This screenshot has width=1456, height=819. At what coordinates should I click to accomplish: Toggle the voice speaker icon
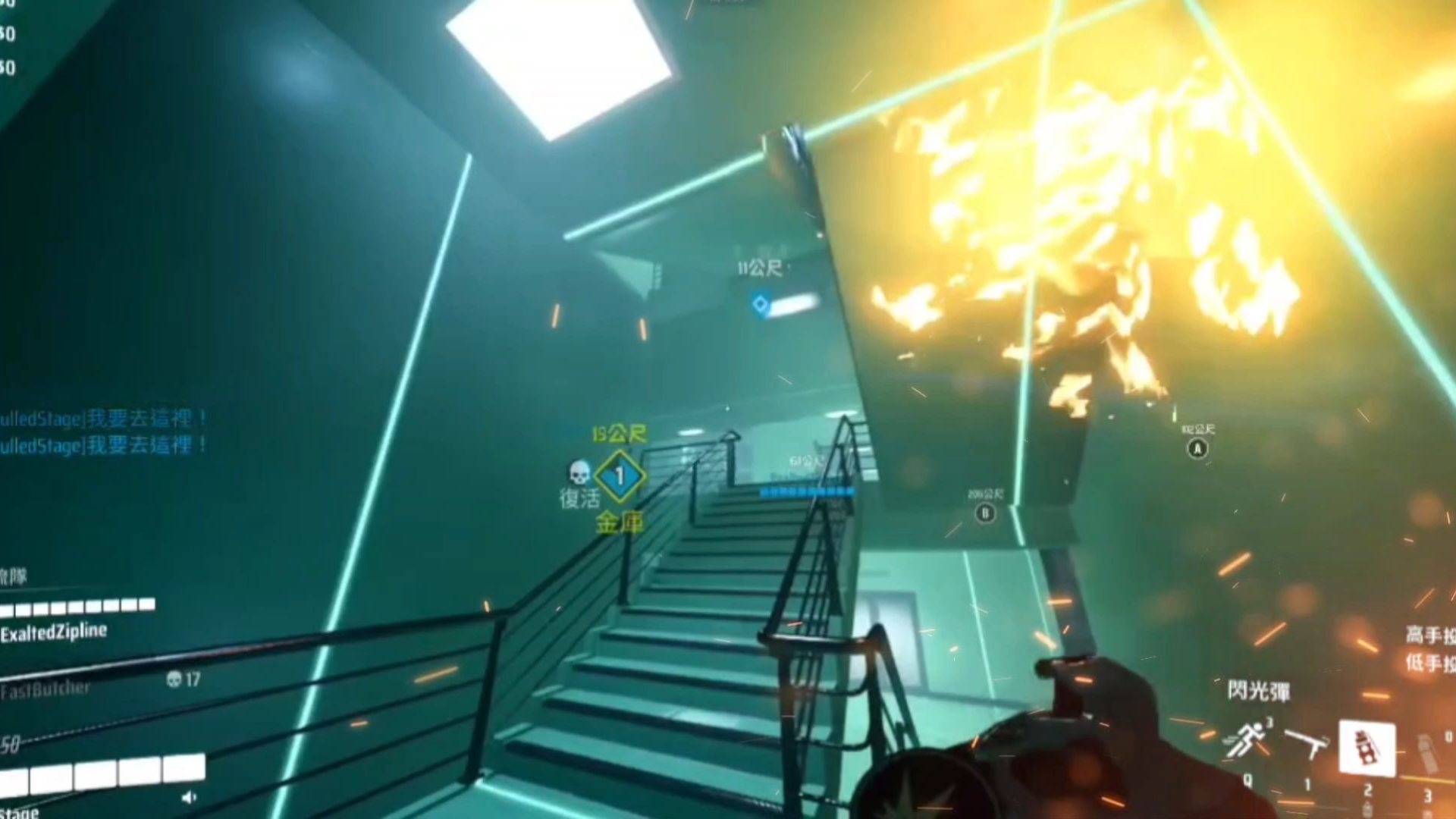click(x=190, y=797)
